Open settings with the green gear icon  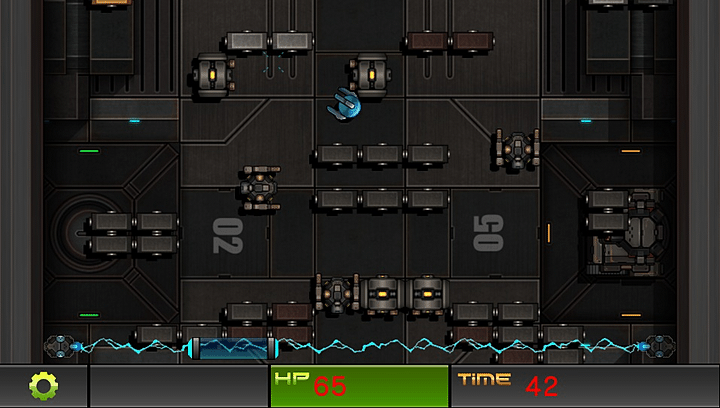point(43,386)
